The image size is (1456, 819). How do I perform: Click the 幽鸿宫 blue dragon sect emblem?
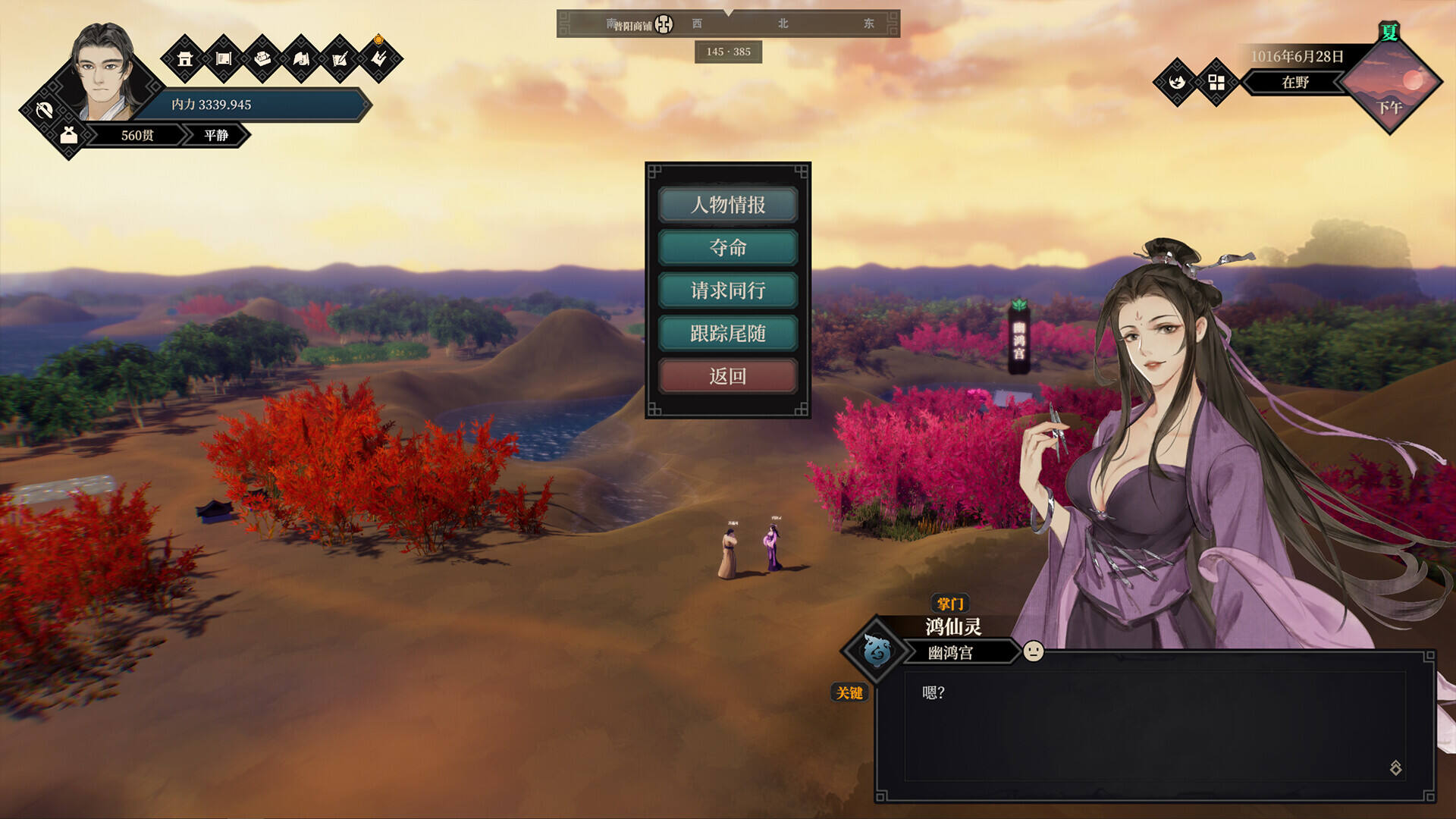[877, 651]
